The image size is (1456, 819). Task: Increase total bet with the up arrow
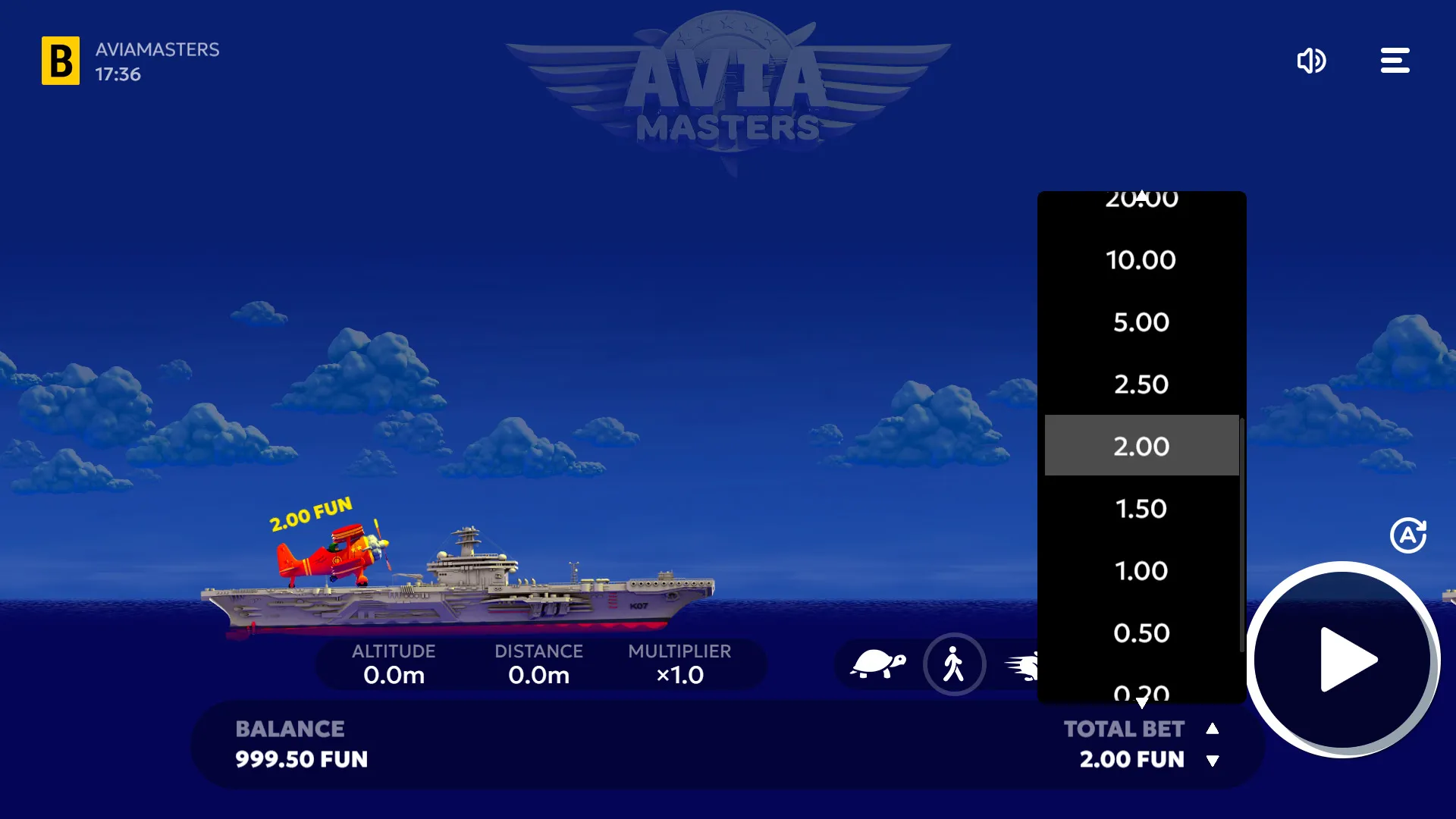coord(1213,729)
